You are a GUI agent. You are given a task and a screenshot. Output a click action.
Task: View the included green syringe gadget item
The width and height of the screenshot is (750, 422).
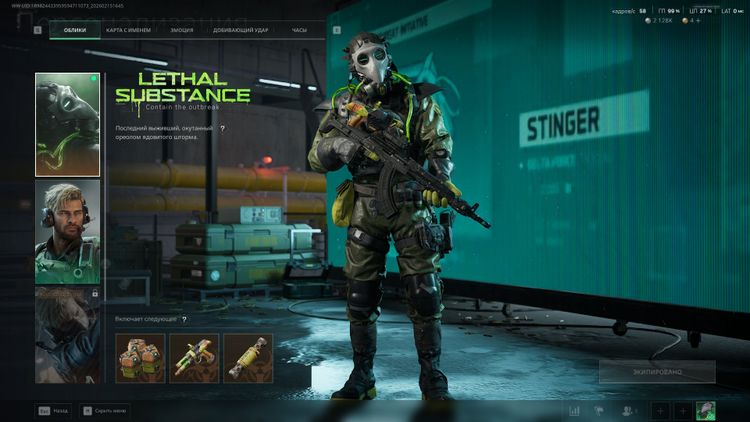194,357
